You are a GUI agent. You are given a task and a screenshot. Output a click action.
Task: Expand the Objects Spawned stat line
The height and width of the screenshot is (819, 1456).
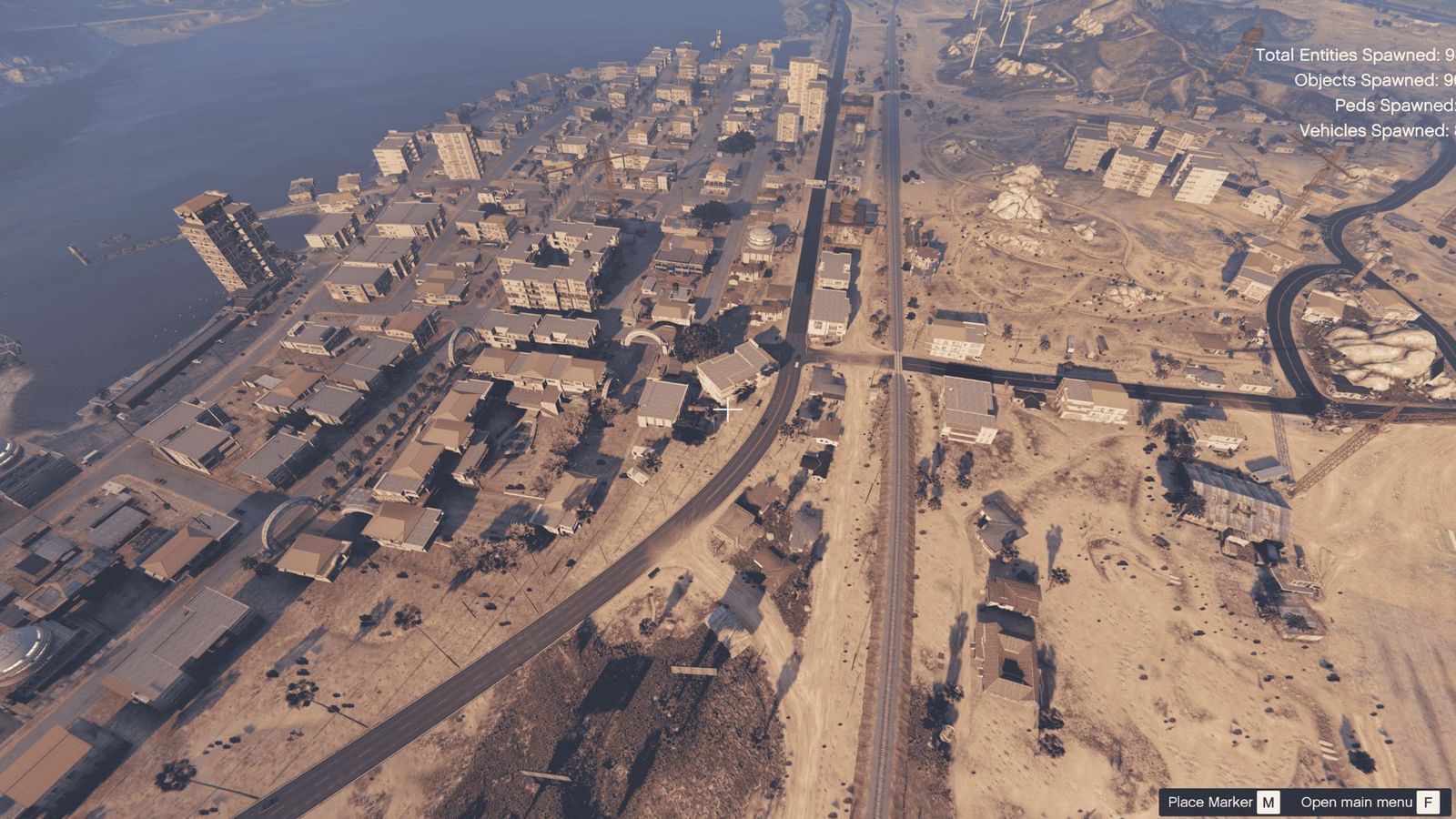pyautogui.click(x=1370, y=81)
